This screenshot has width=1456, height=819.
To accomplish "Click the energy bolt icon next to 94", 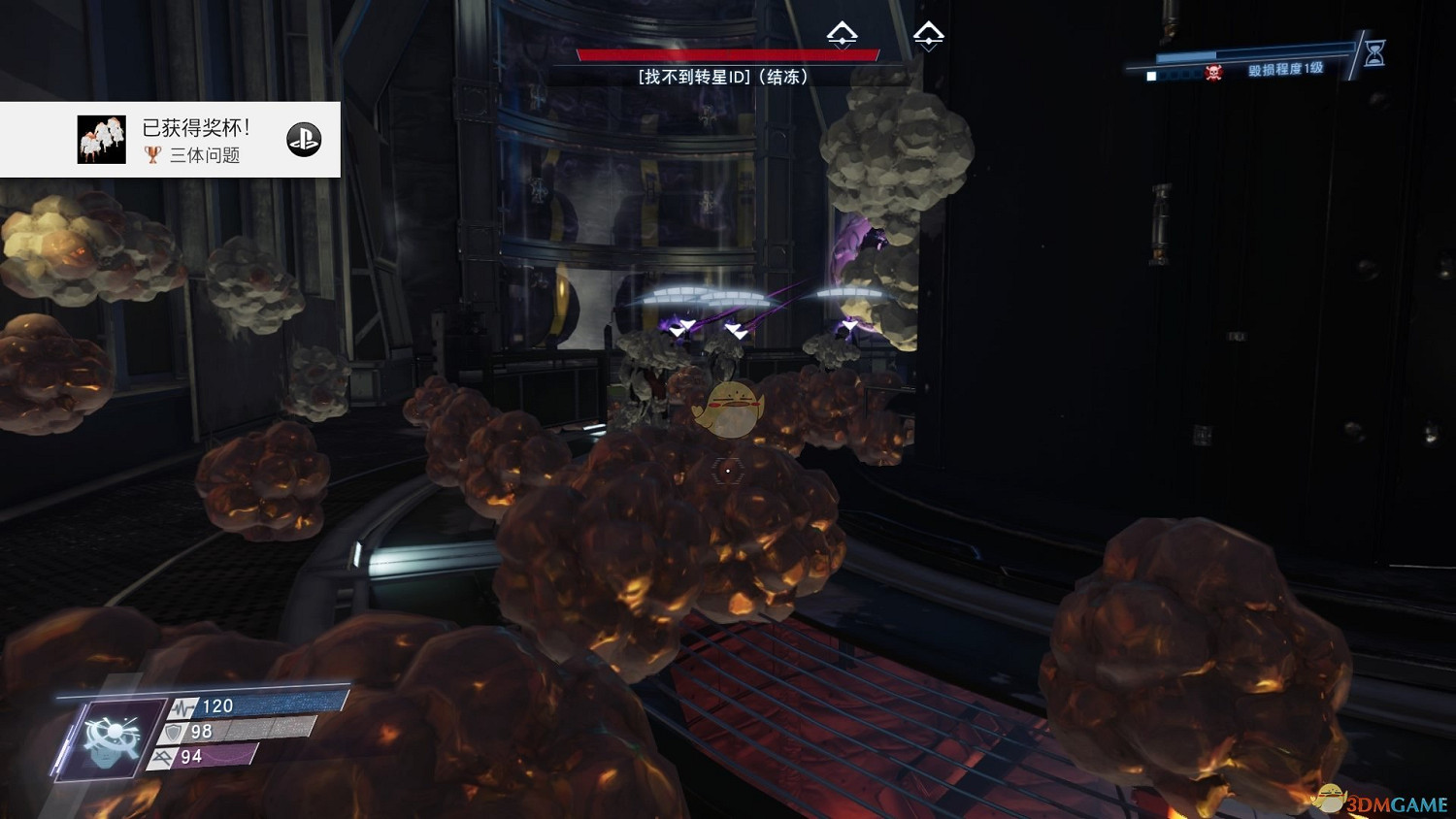I will (163, 757).
